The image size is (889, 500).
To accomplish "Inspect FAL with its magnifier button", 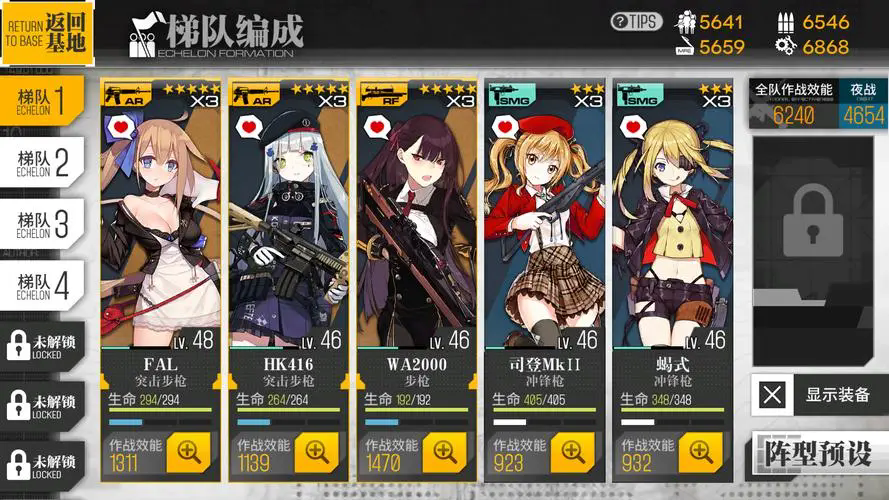I will (189, 453).
